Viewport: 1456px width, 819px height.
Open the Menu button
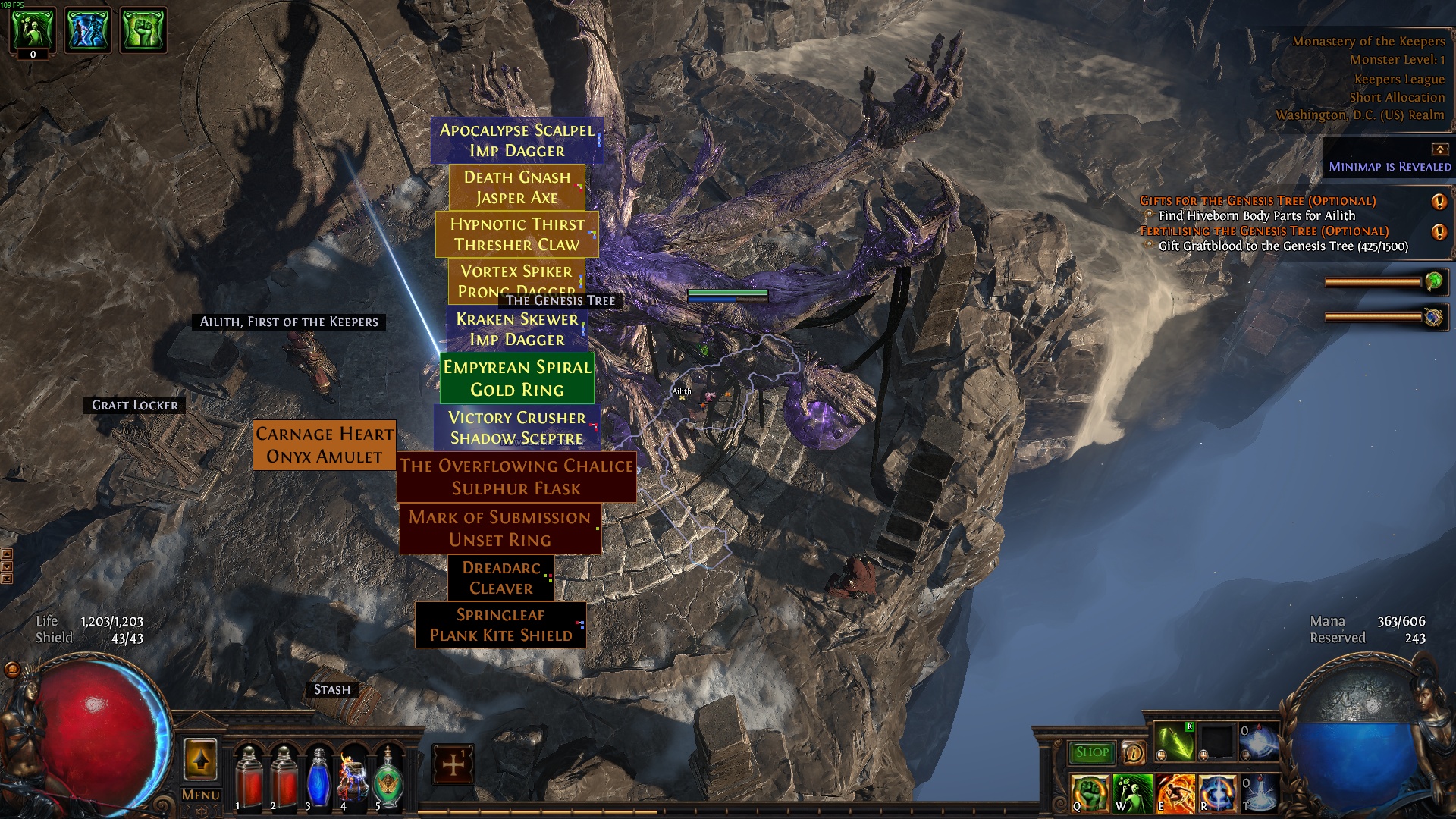pyautogui.click(x=201, y=795)
